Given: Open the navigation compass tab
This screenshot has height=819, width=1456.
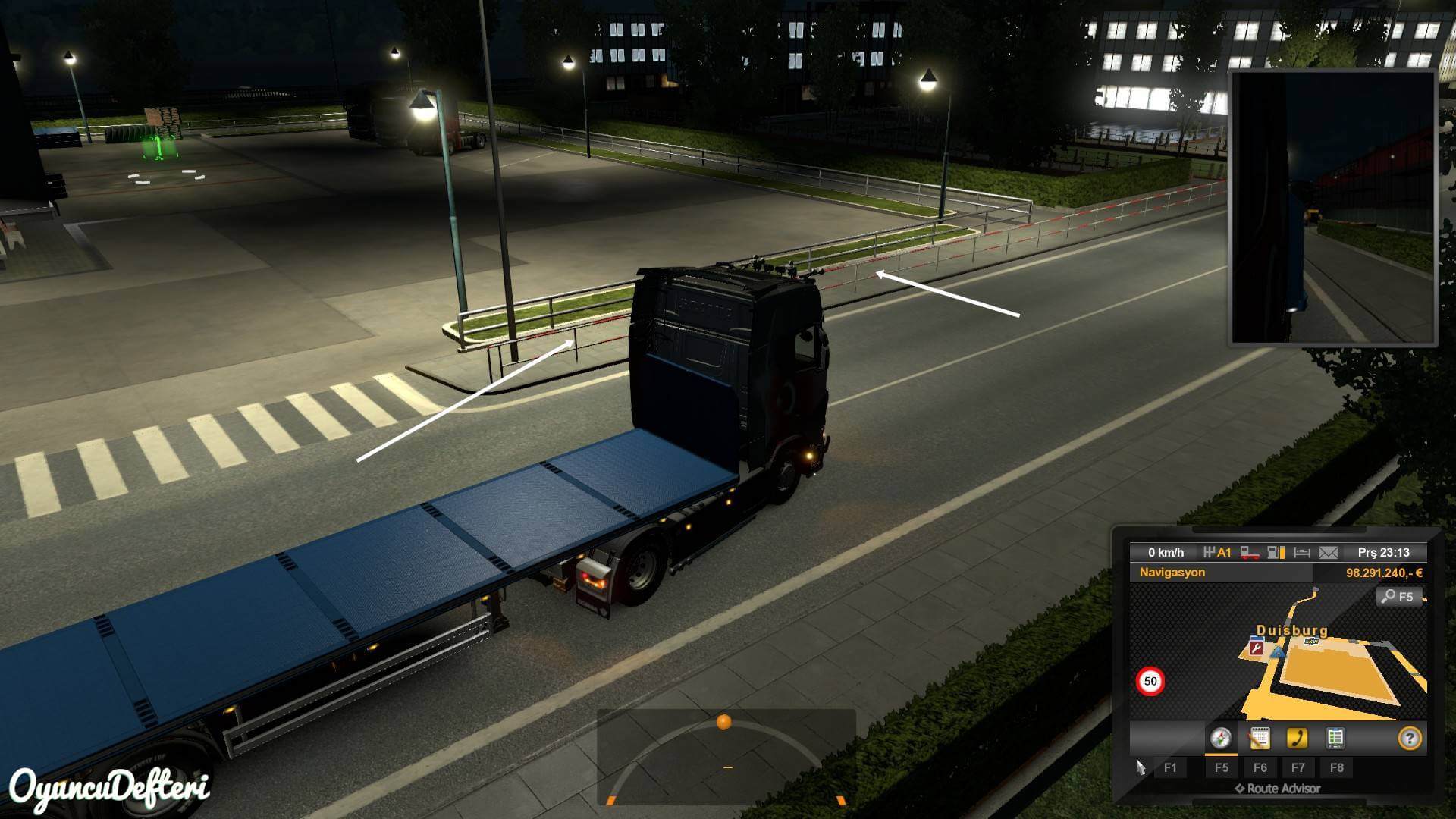Looking at the screenshot, I should (1220, 738).
